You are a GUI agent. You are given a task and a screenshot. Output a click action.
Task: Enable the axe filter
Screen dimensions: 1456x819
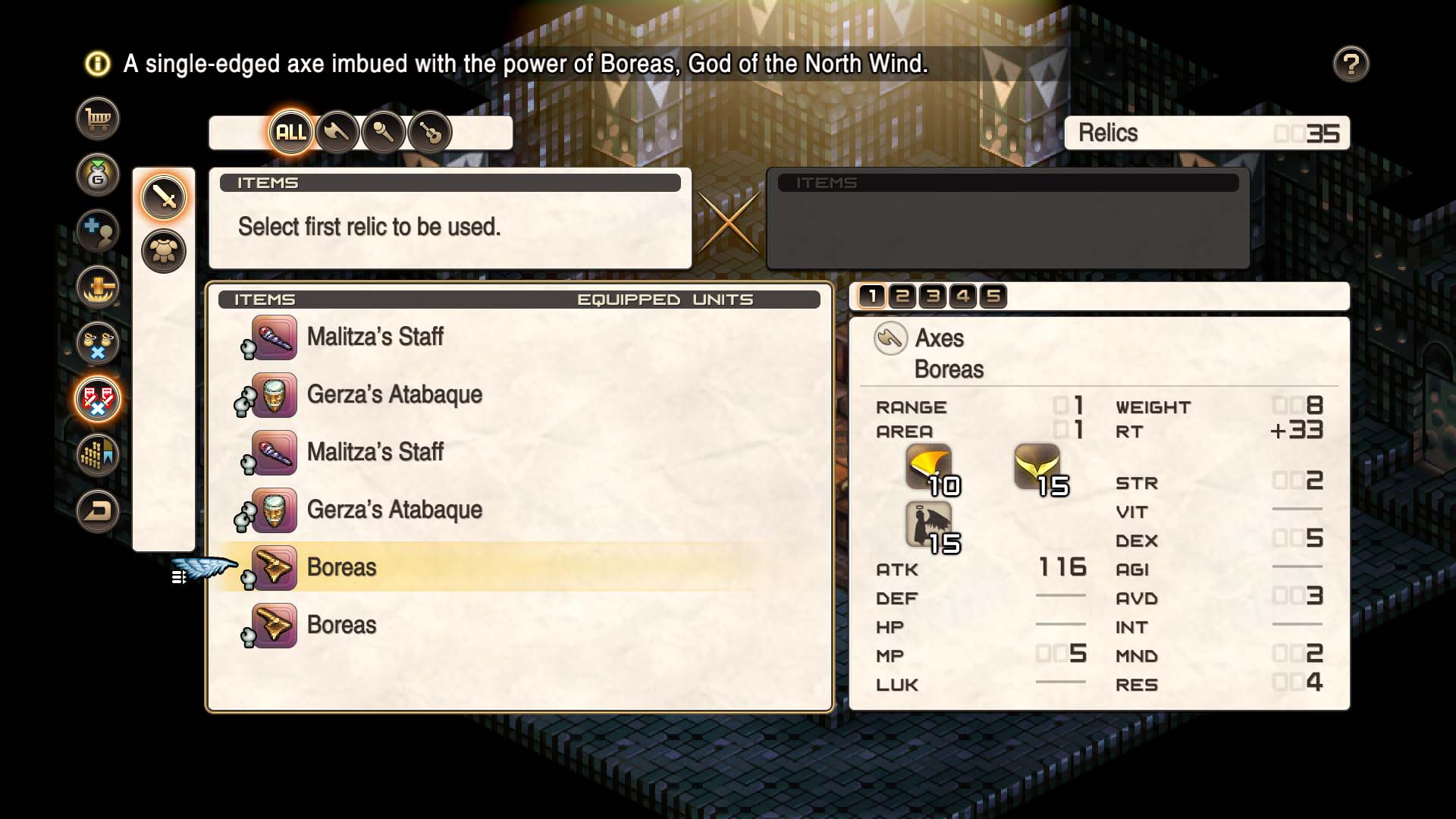click(x=337, y=131)
